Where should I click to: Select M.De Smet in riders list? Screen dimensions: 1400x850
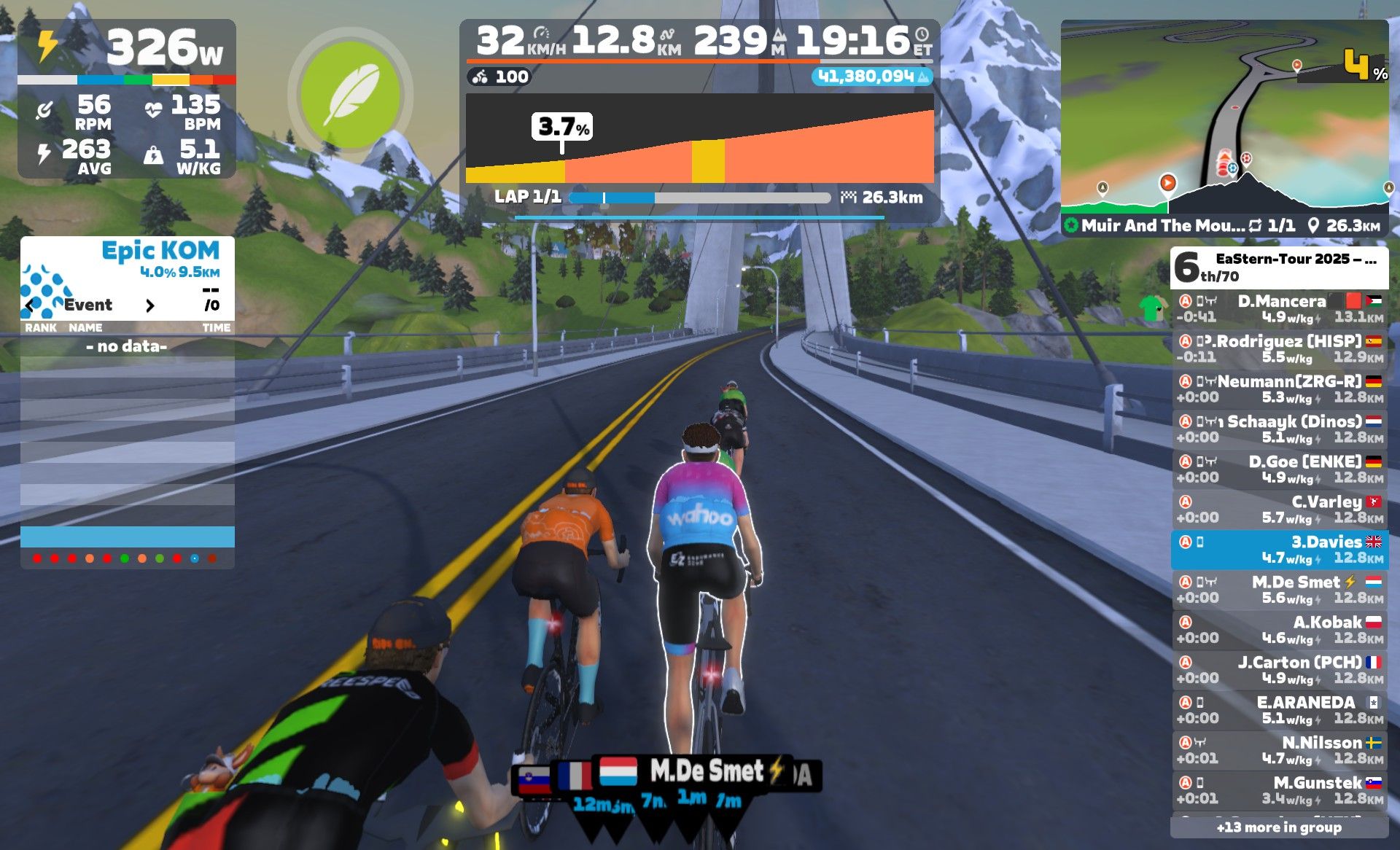point(1280,589)
